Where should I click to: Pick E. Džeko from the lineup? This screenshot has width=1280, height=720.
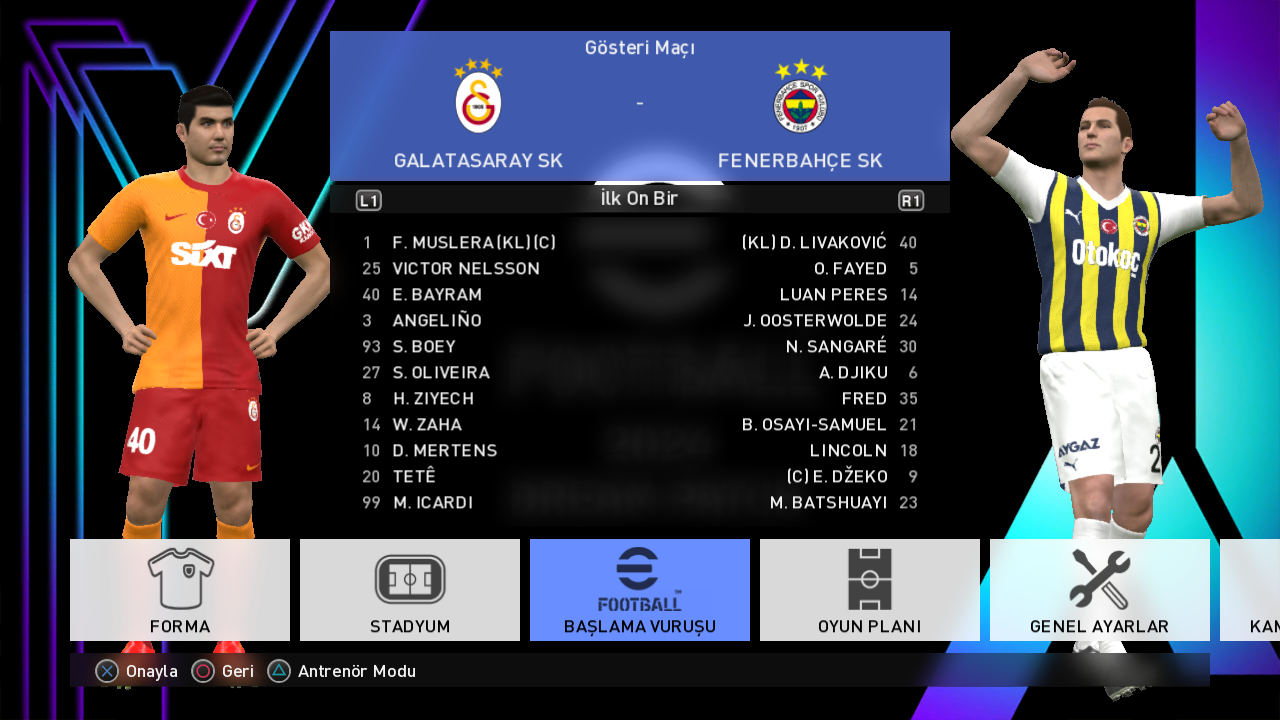[837, 477]
